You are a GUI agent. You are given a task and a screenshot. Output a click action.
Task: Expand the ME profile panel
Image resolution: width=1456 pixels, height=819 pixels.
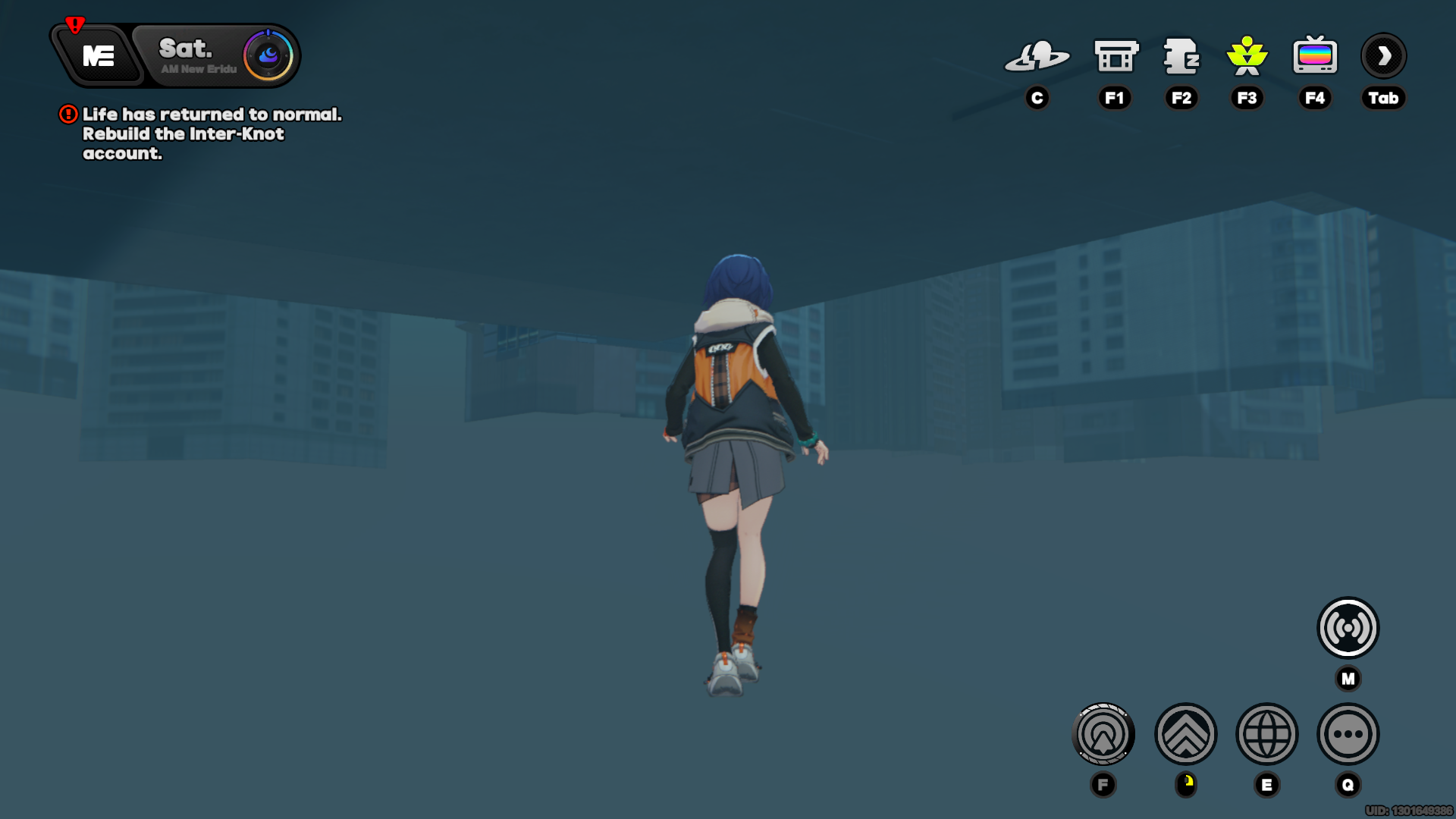pyautogui.click(x=99, y=55)
